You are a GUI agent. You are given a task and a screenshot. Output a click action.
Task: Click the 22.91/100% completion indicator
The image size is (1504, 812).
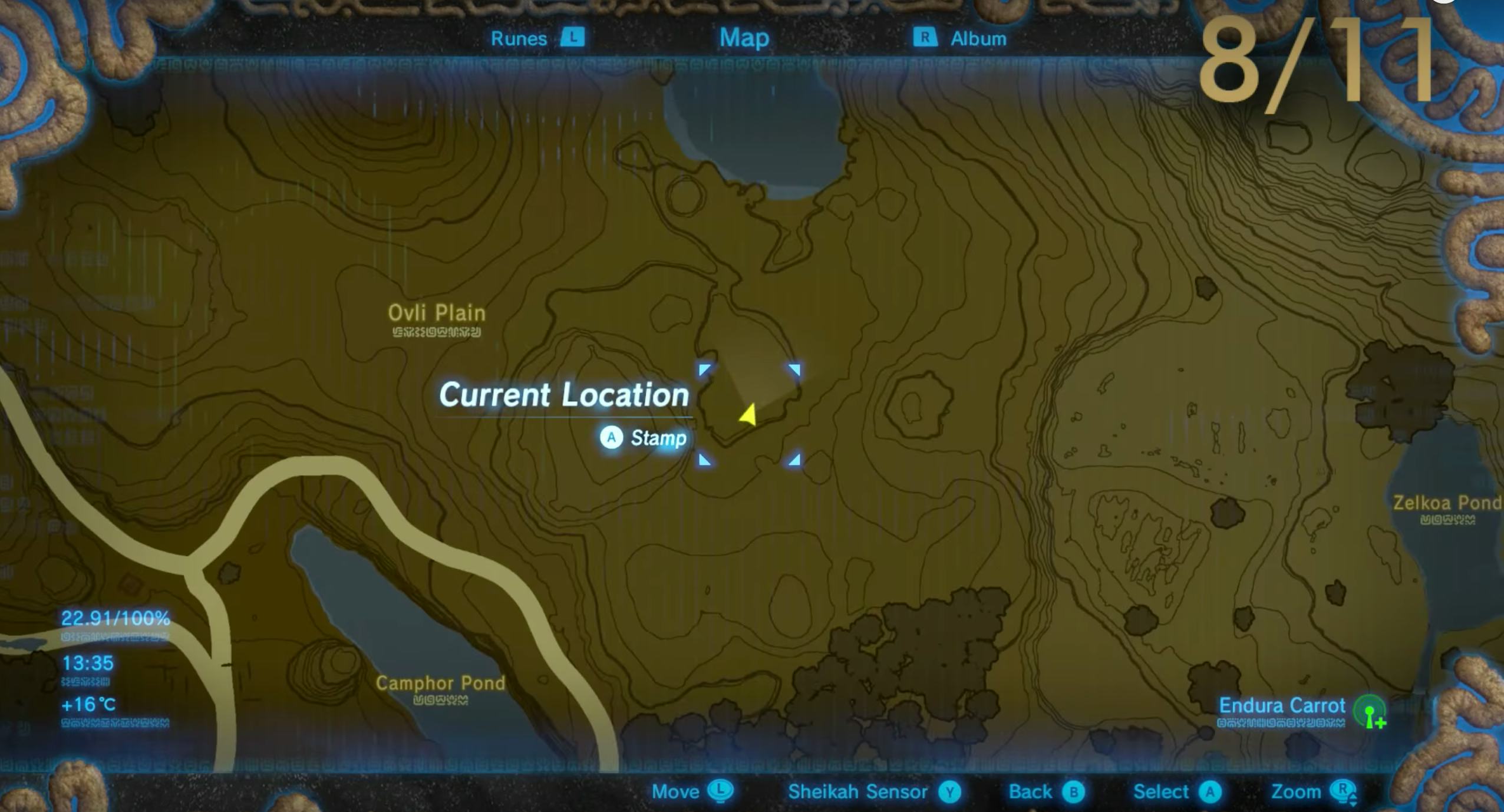point(116,619)
